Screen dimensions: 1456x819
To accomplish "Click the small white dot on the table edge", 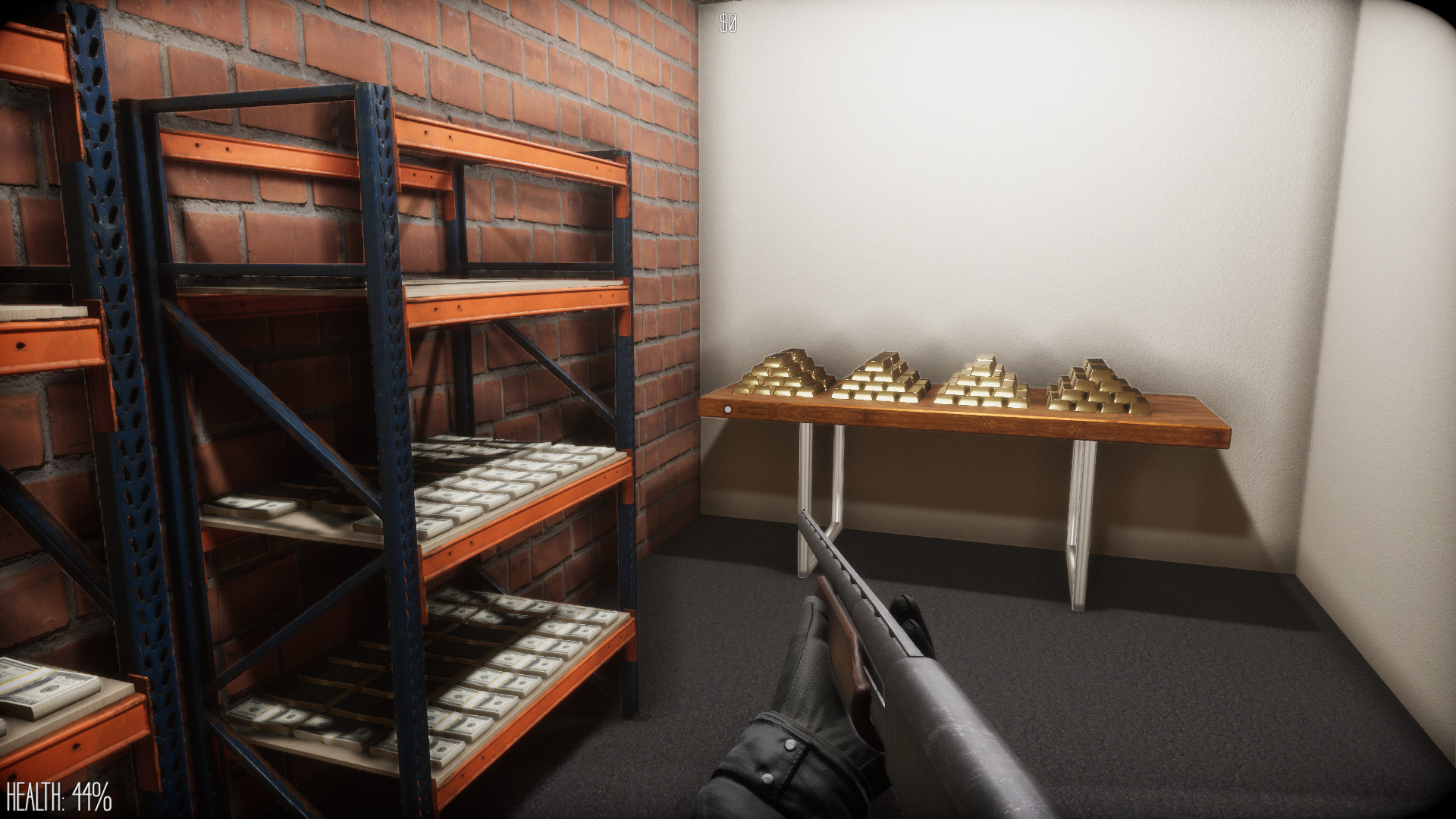I will (x=729, y=409).
